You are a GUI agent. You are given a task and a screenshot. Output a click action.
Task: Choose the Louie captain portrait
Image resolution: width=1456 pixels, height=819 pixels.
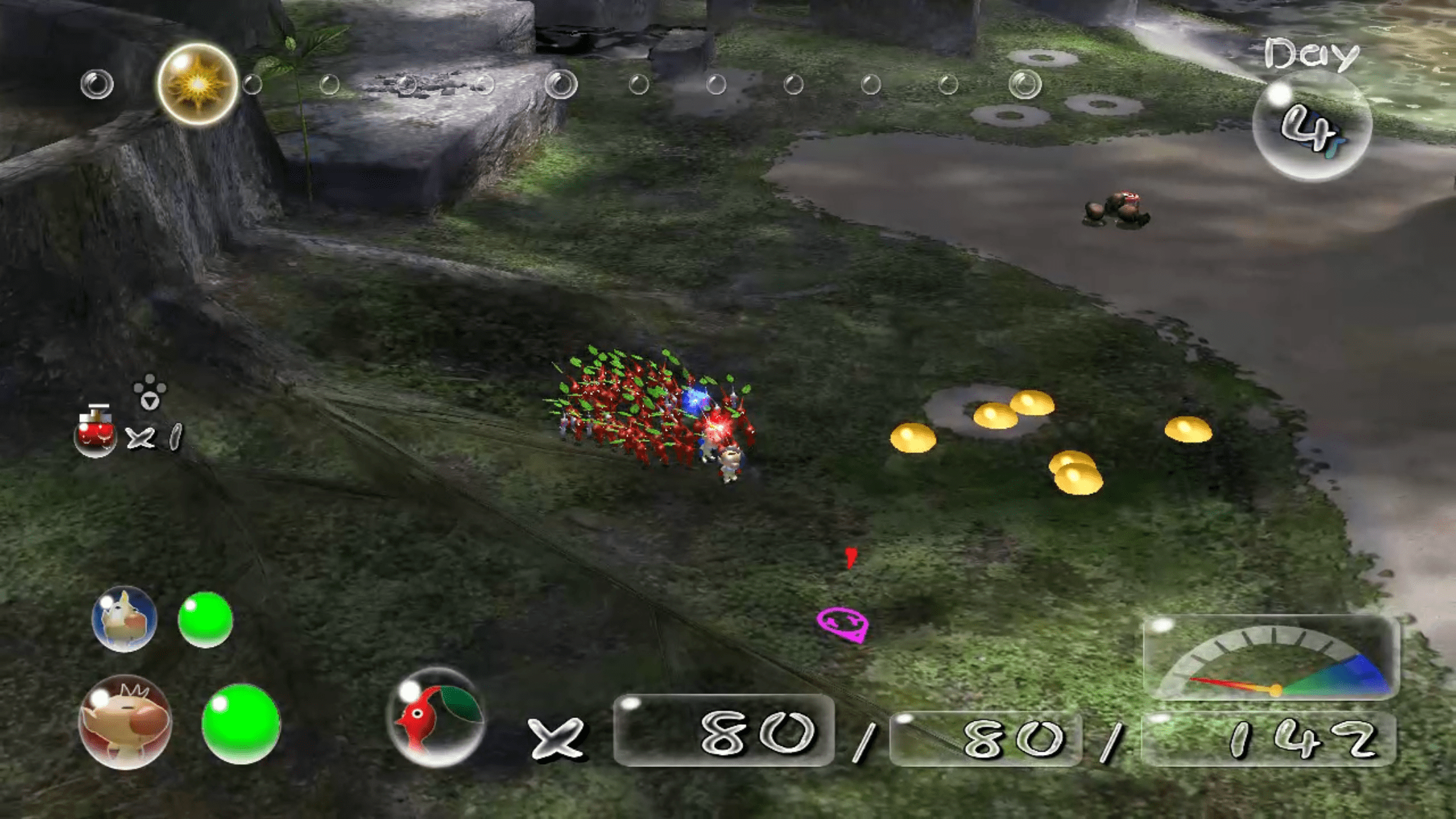pos(125,619)
